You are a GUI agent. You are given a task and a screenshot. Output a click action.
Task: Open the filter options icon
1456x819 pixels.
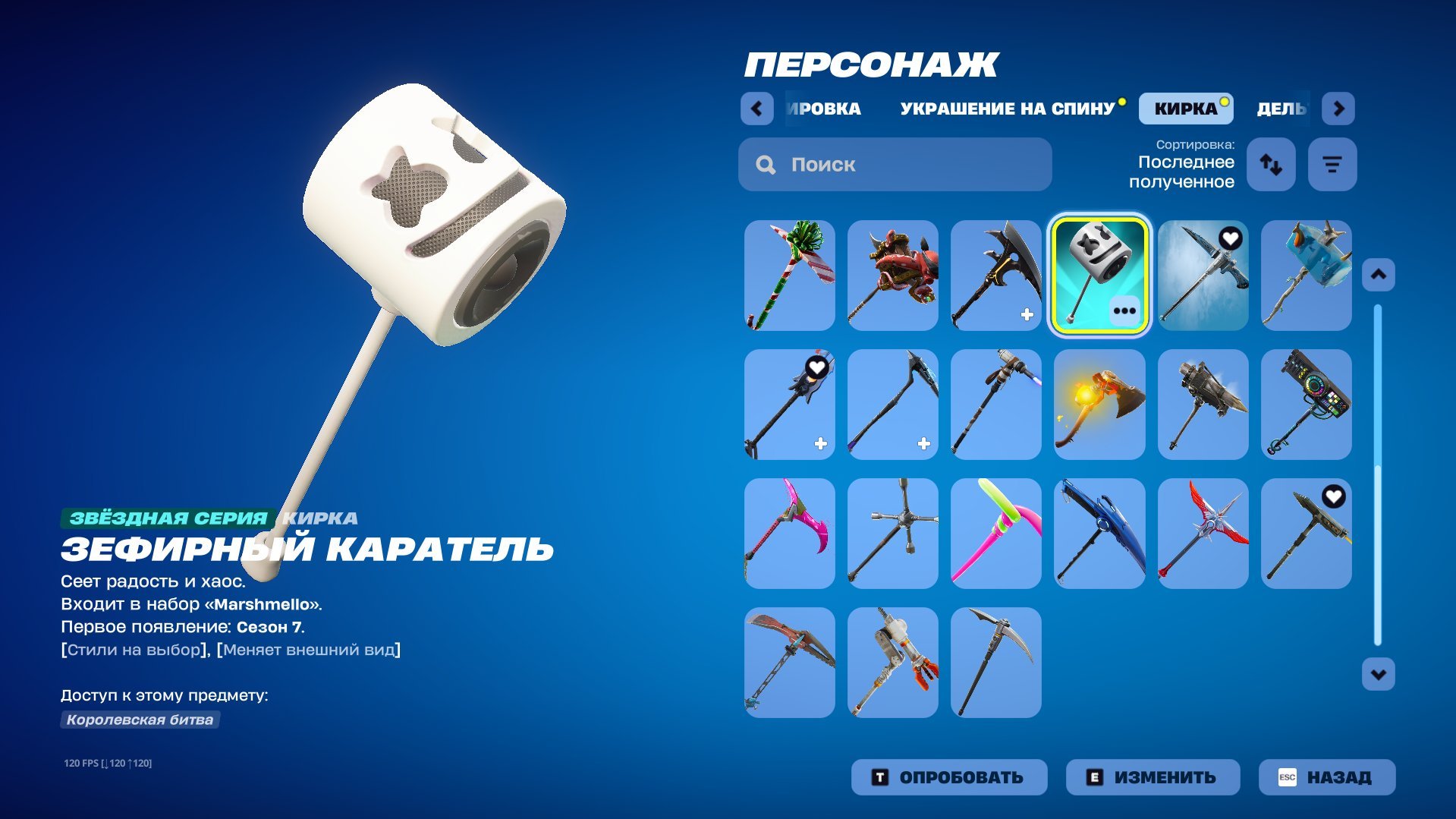coord(1332,164)
